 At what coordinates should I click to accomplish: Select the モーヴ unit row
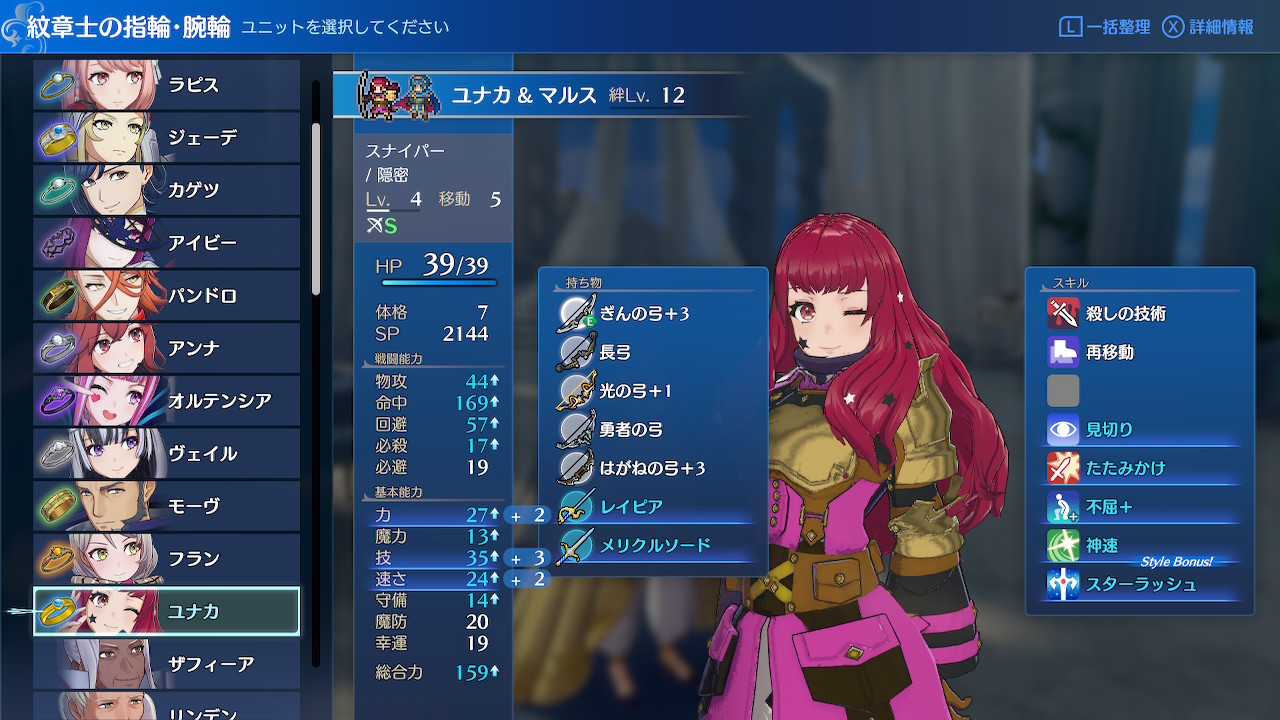click(x=166, y=506)
